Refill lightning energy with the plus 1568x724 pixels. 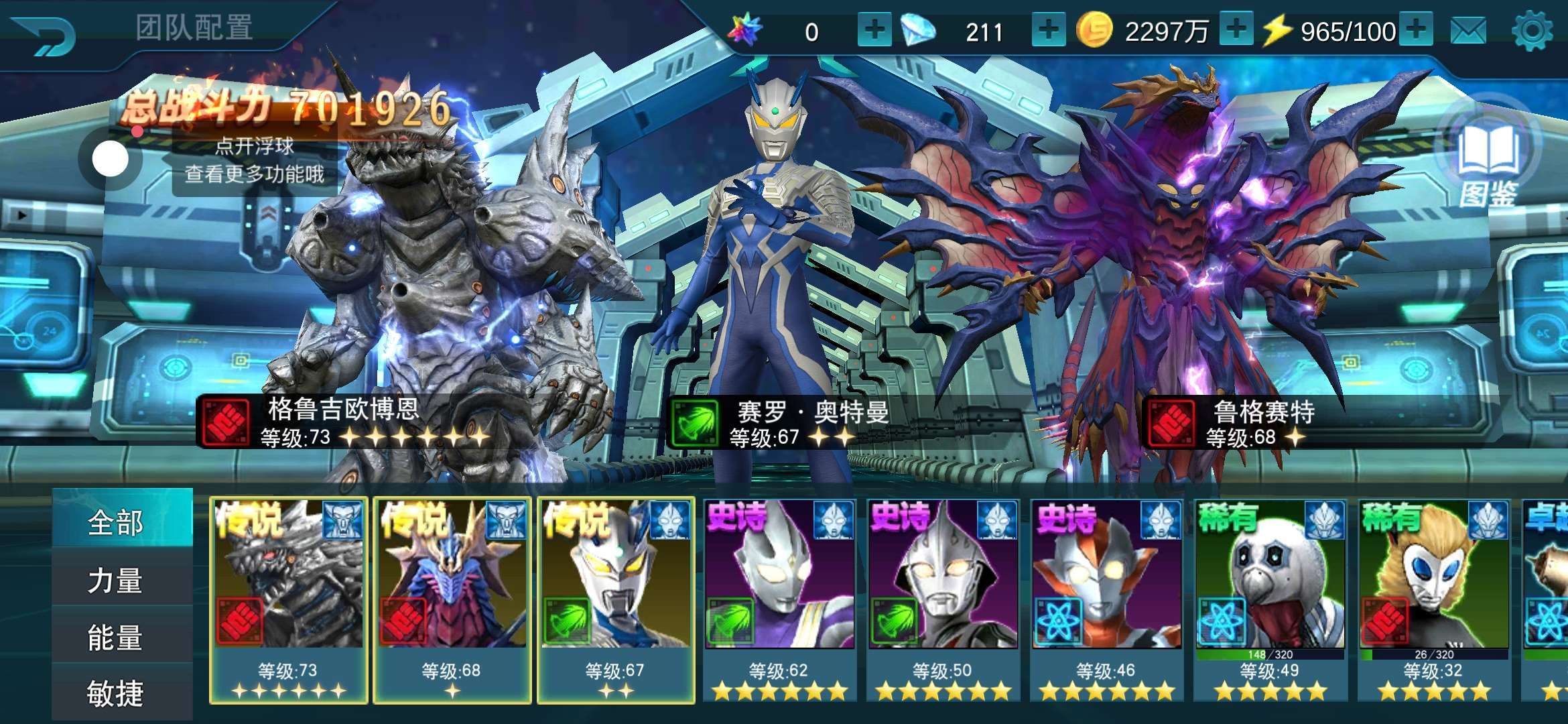(1415, 30)
